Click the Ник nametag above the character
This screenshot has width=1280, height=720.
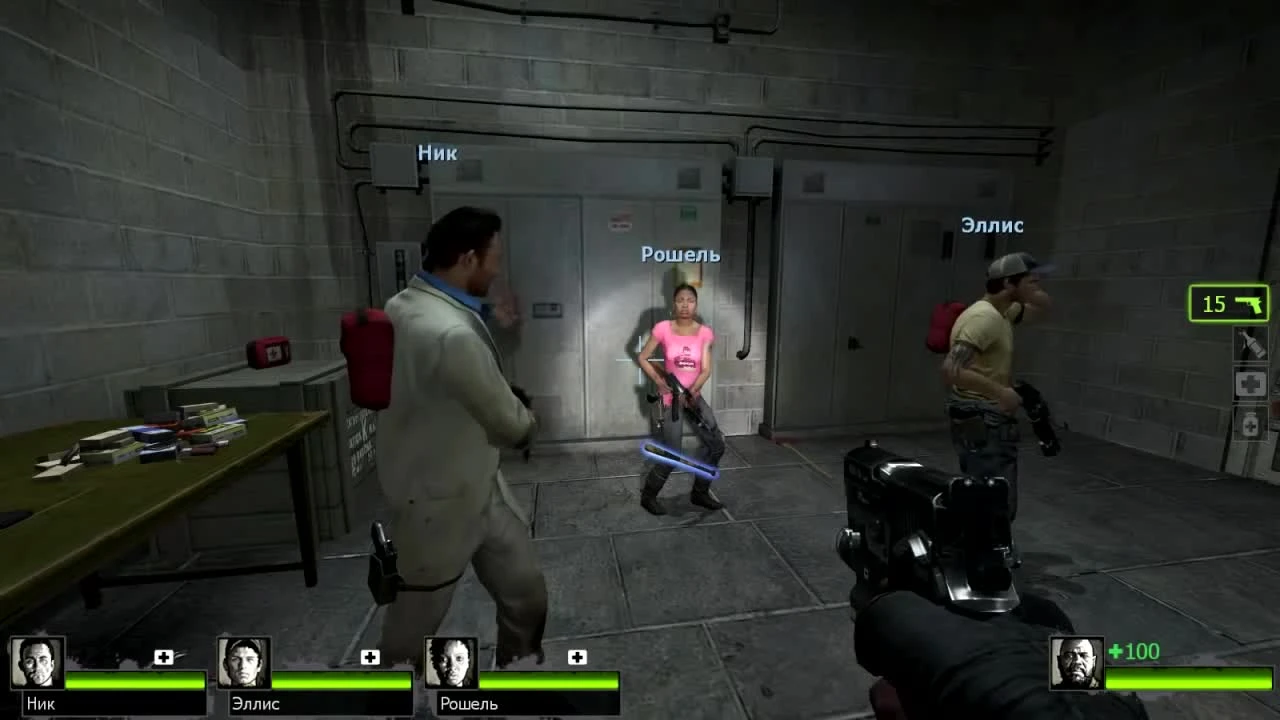(x=436, y=153)
